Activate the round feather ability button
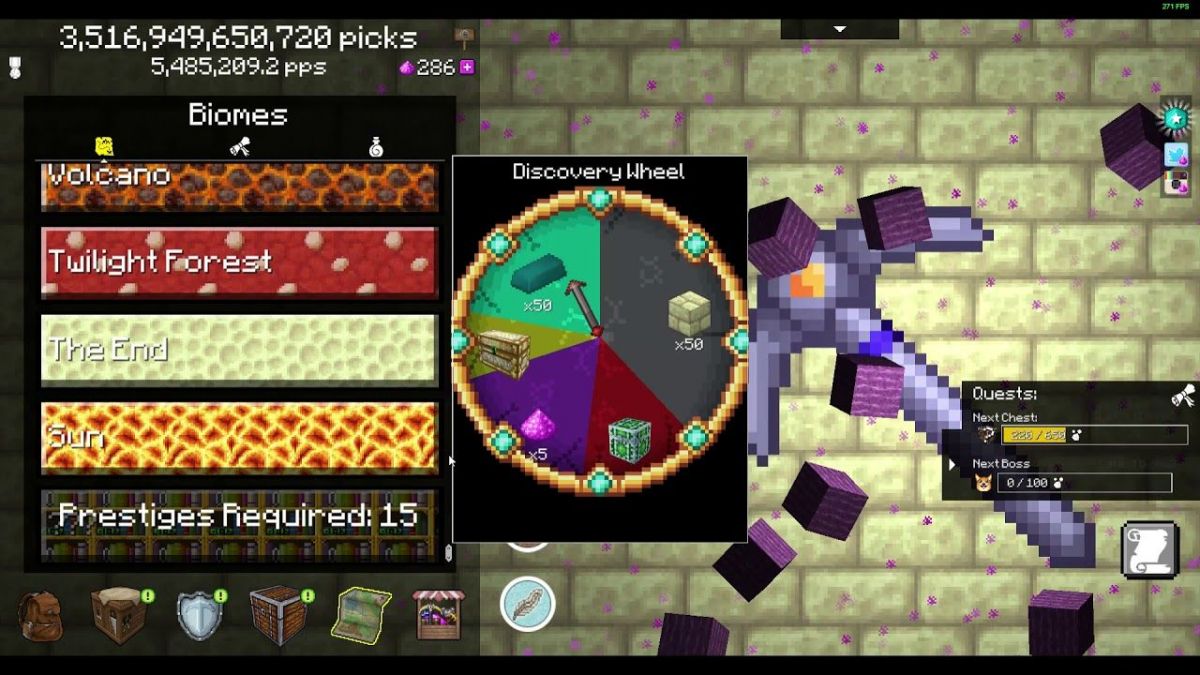 528,604
